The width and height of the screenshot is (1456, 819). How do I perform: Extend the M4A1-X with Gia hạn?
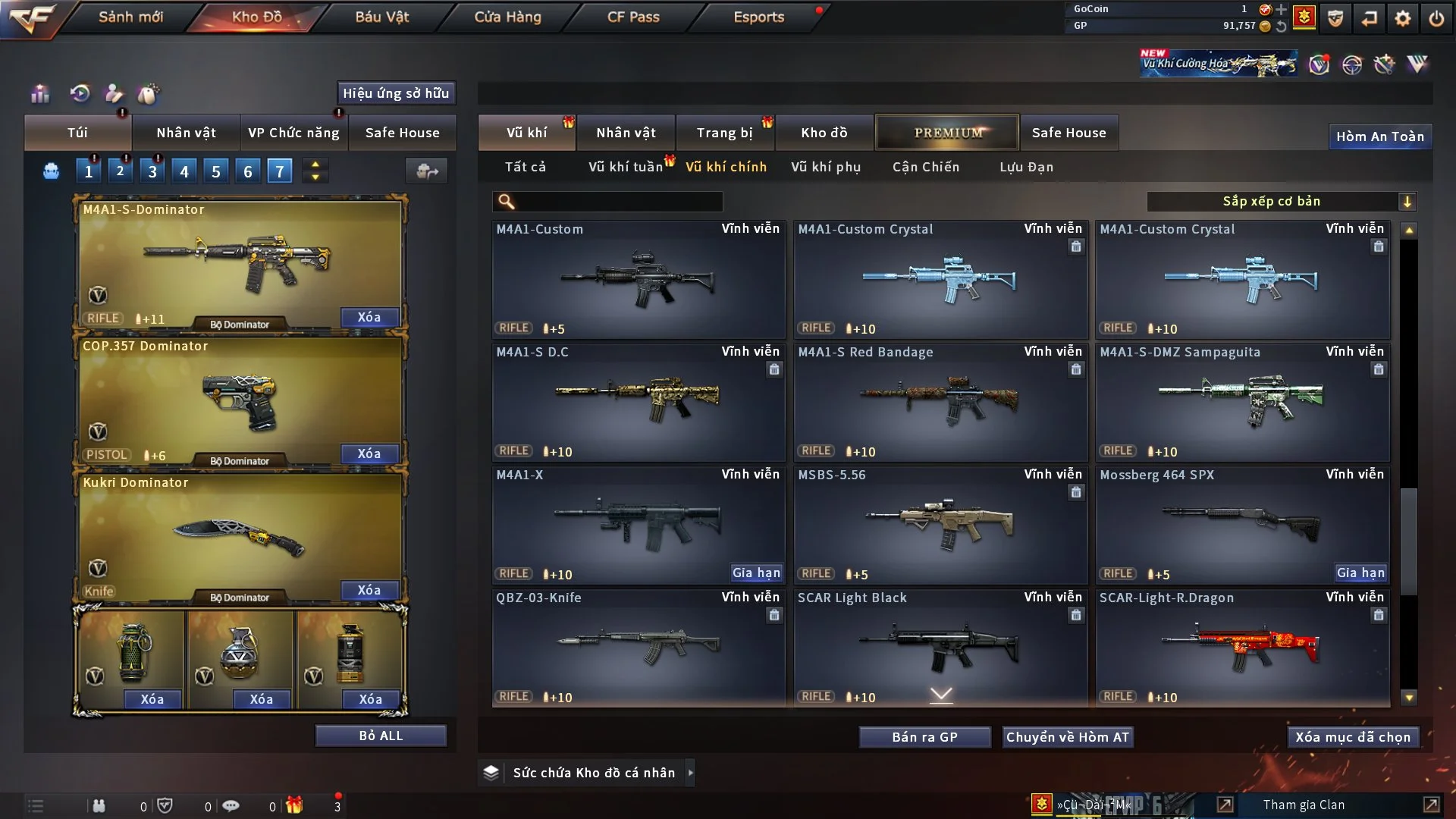tap(756, 573)
